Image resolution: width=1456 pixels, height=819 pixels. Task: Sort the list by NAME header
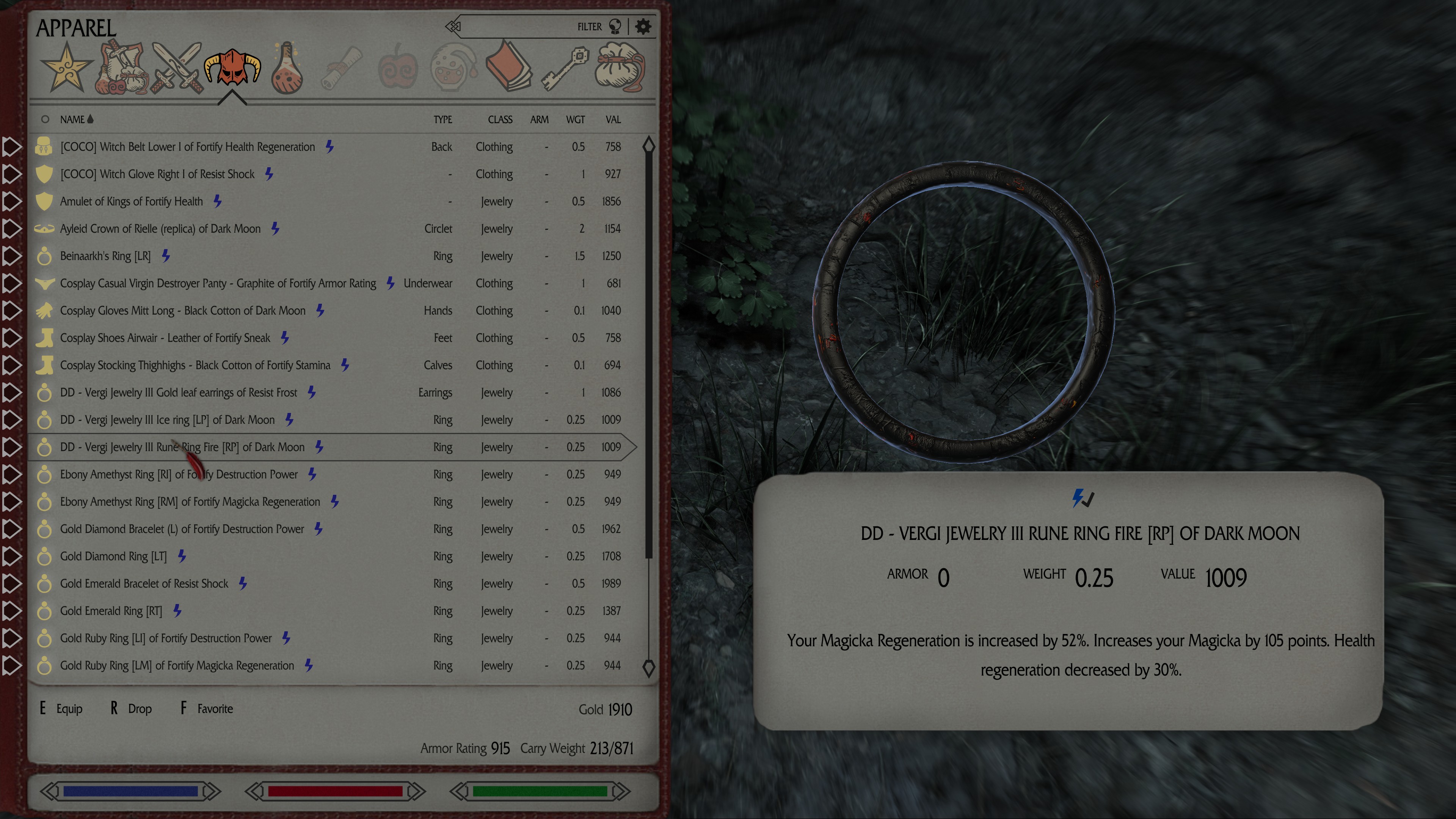[72, 120]
